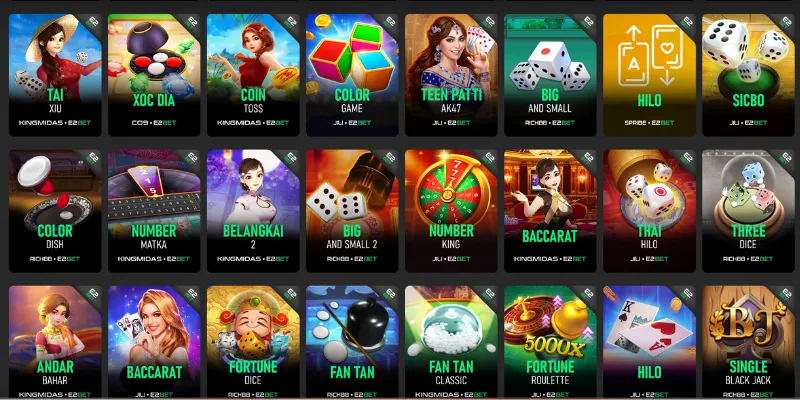The image size is (800, 400).
Task: Play the Fortune Roulette game
Action: coord(549,343)
